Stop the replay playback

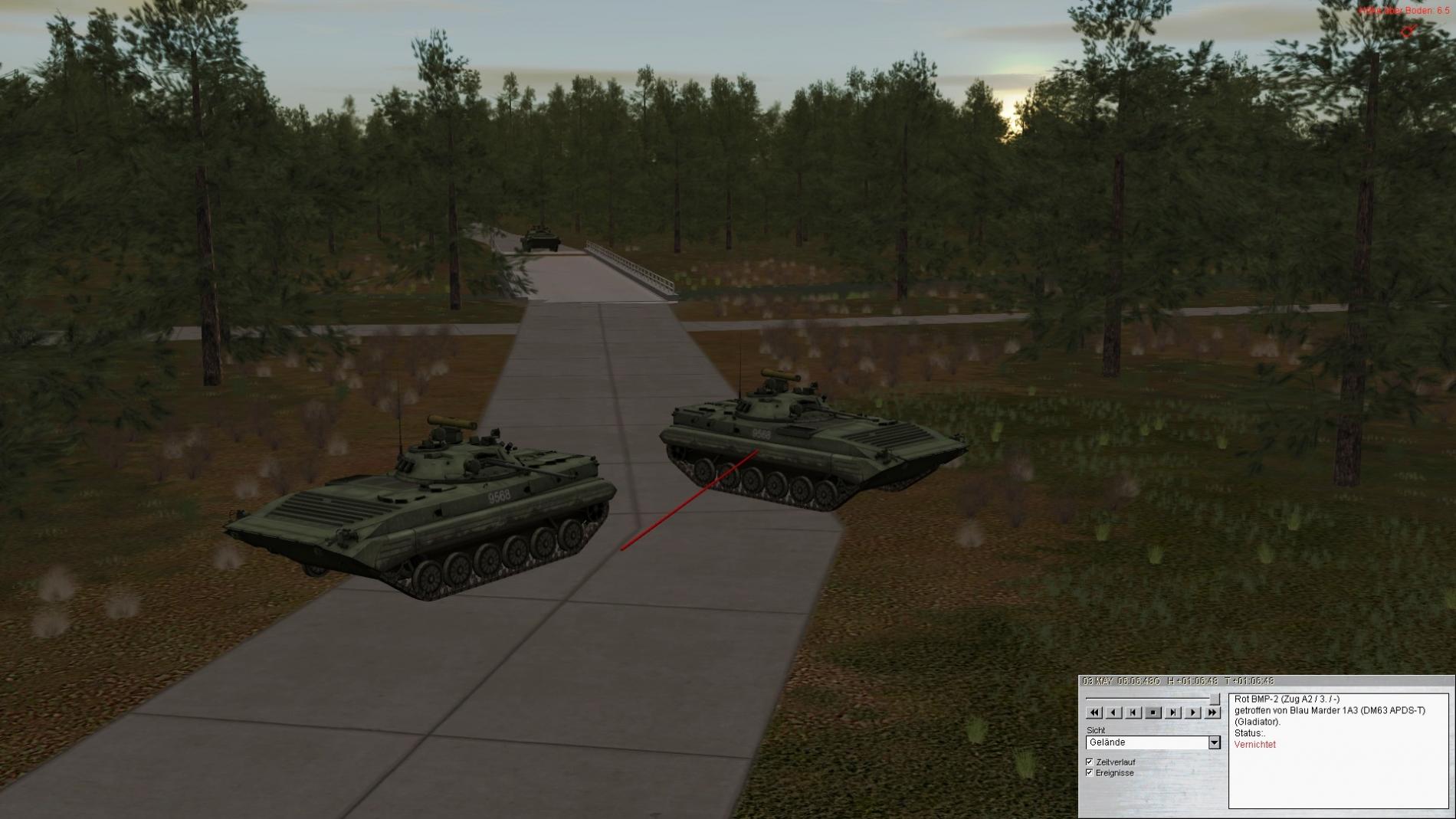point(1153,713)
